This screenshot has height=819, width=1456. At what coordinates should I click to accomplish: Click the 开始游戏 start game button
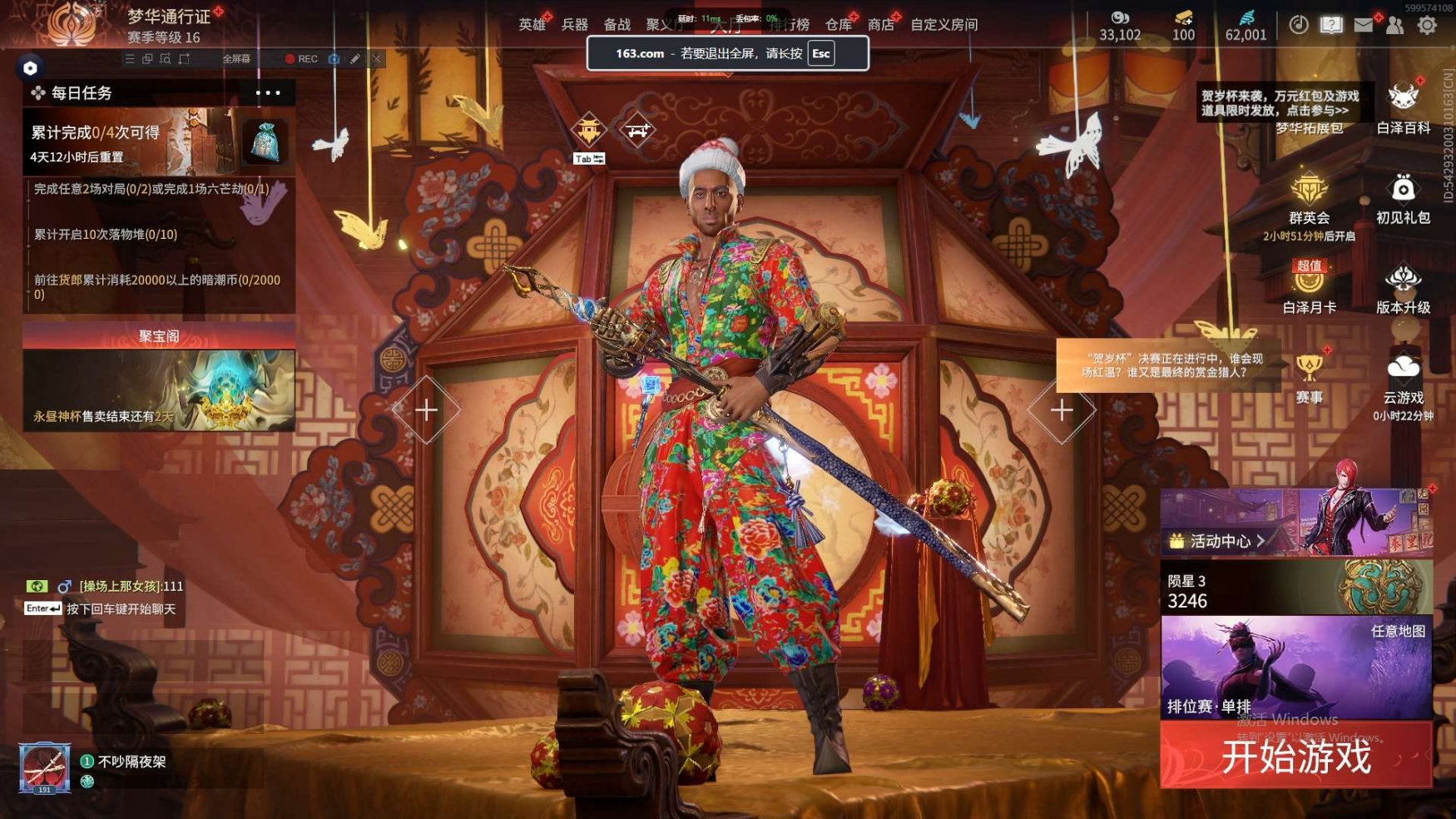[x=1295, y=756]
